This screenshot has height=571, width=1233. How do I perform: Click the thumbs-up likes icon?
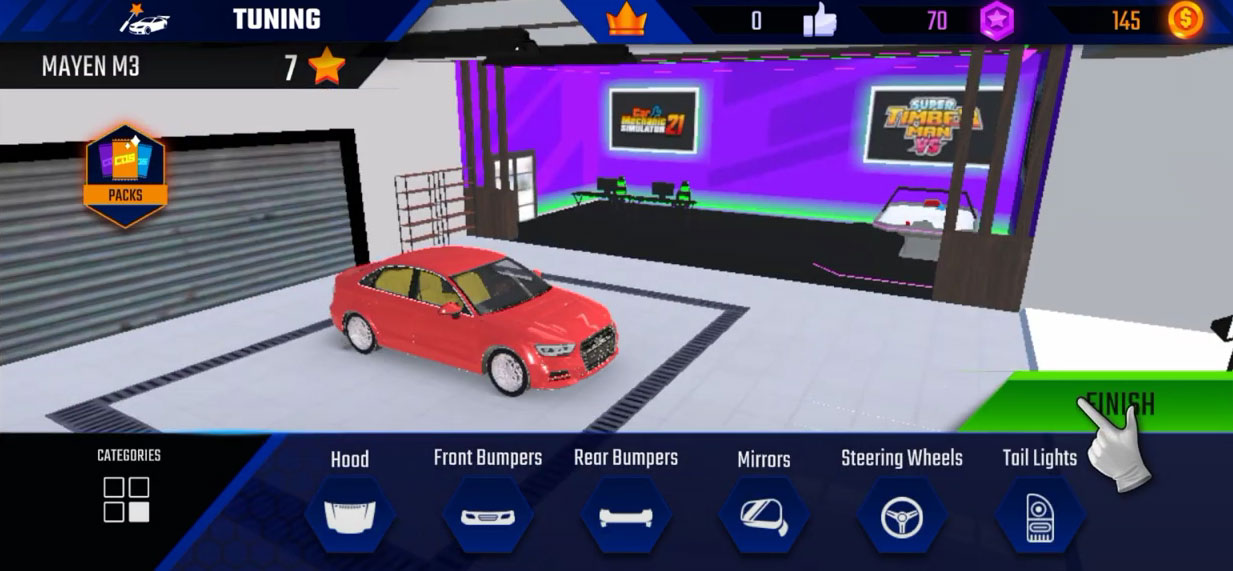point(820,20)
